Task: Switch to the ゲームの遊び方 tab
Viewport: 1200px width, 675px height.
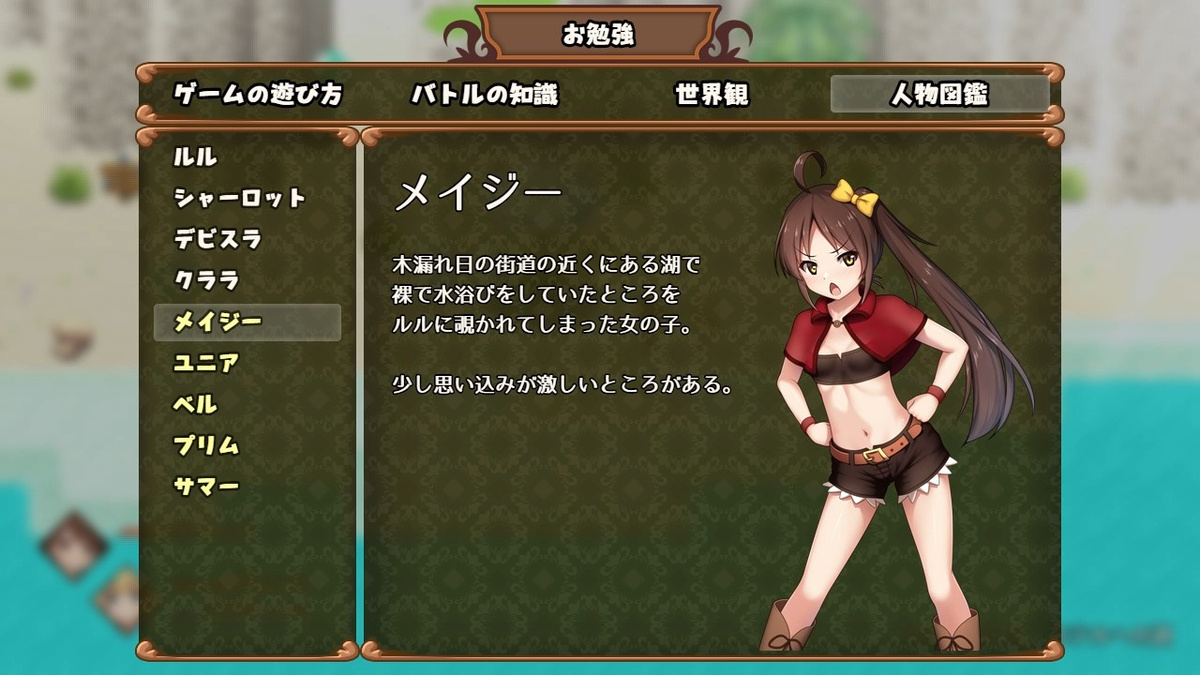Action: click(258, 95)
